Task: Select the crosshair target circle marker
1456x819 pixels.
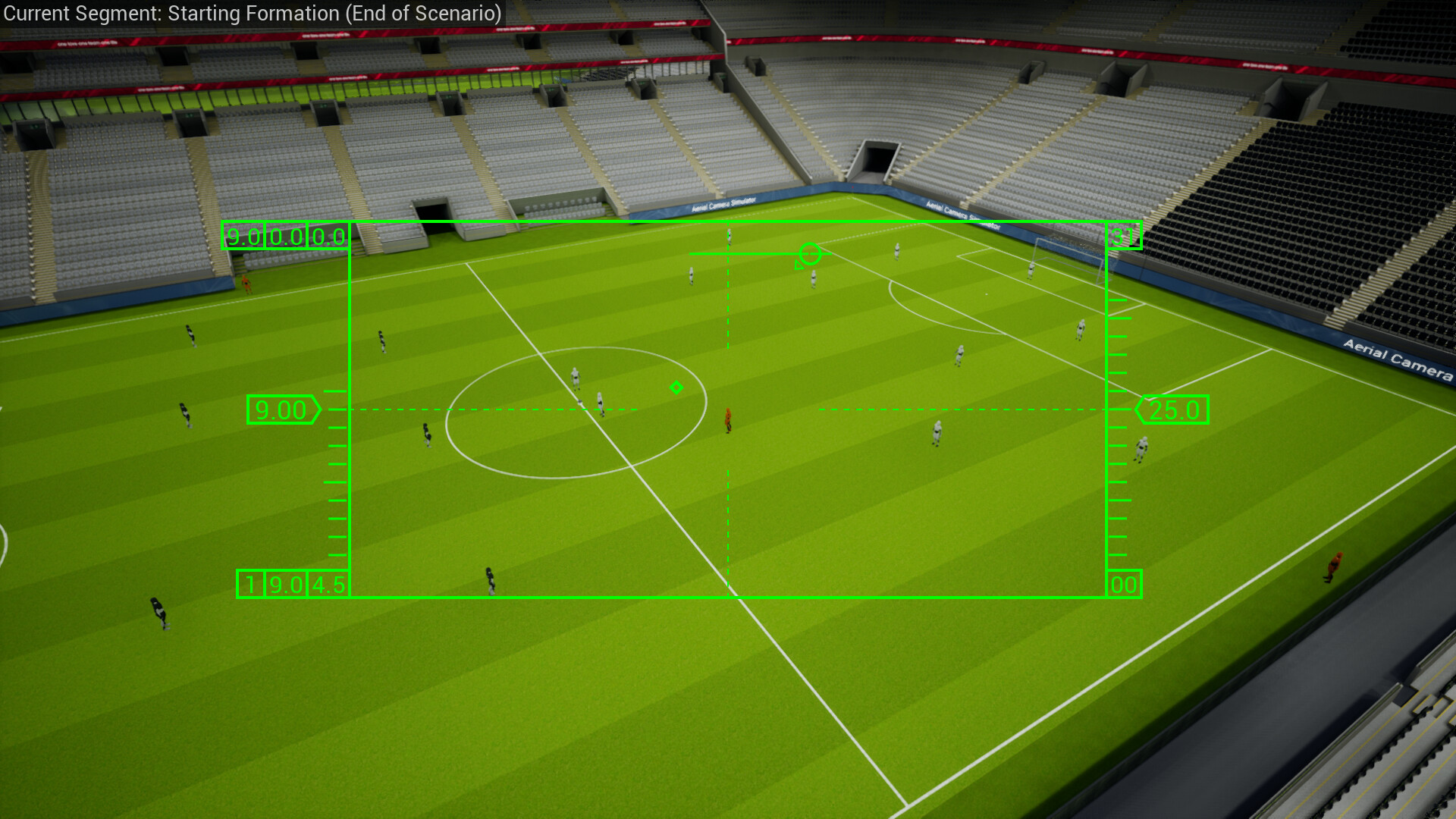Action: tap(811, 253)
